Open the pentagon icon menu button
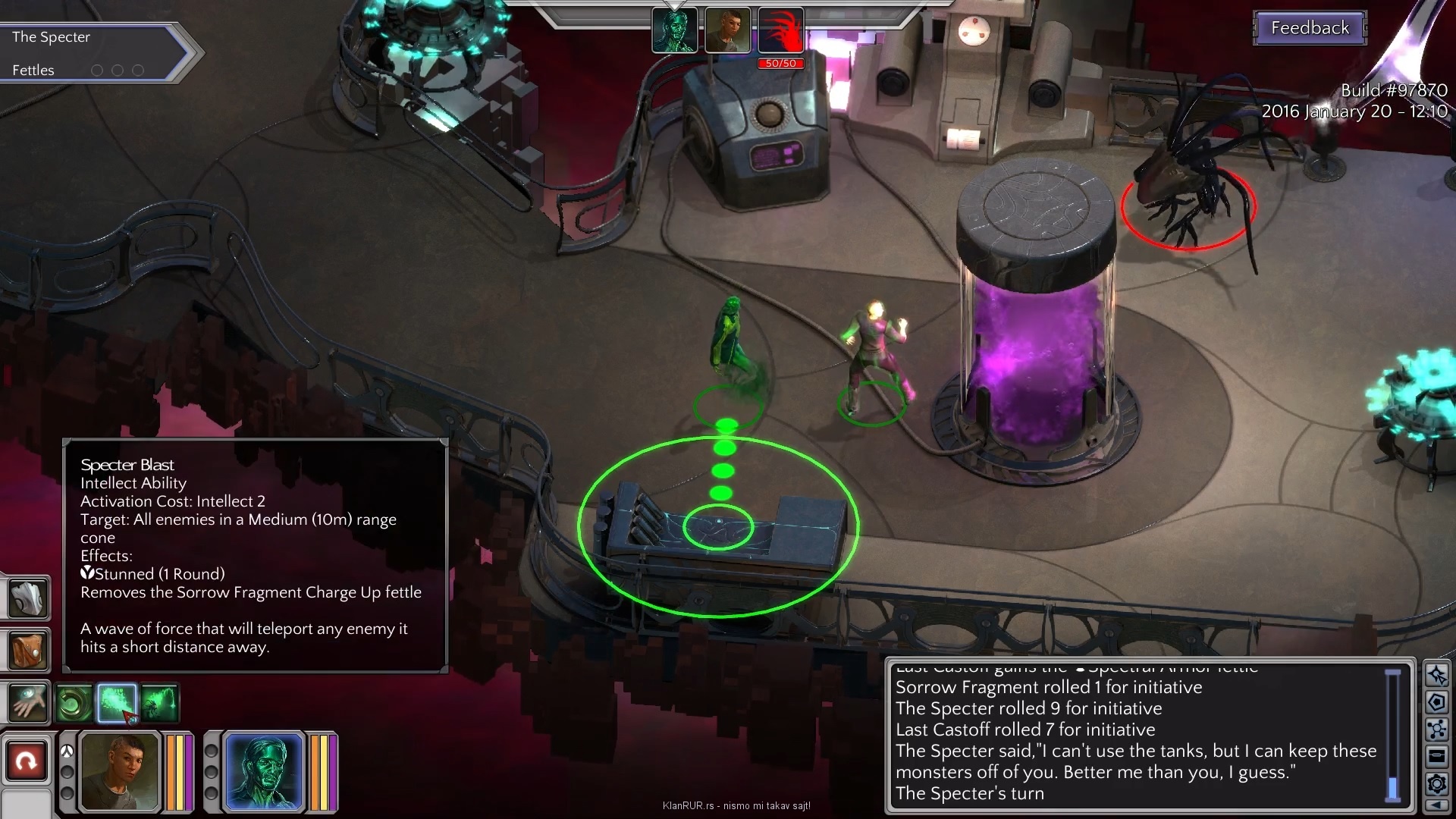The image size is (1456, 819). 1436,702
